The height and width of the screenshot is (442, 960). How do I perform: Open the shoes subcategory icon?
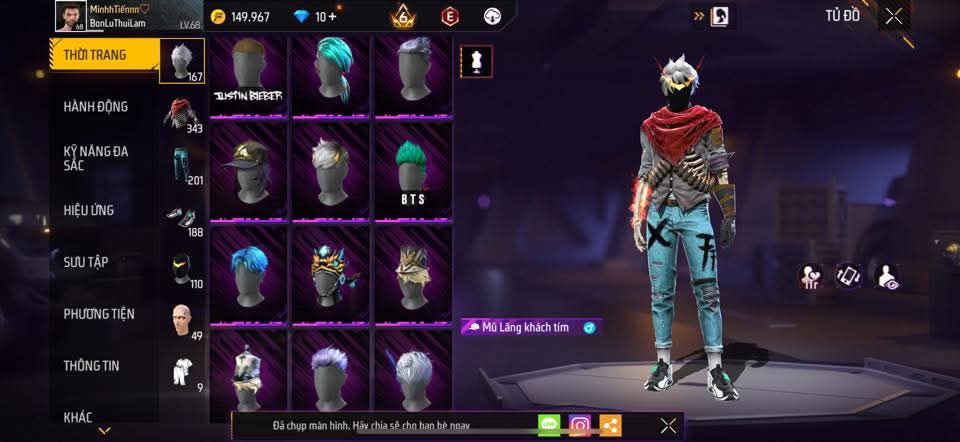click(x=181, y=218)
